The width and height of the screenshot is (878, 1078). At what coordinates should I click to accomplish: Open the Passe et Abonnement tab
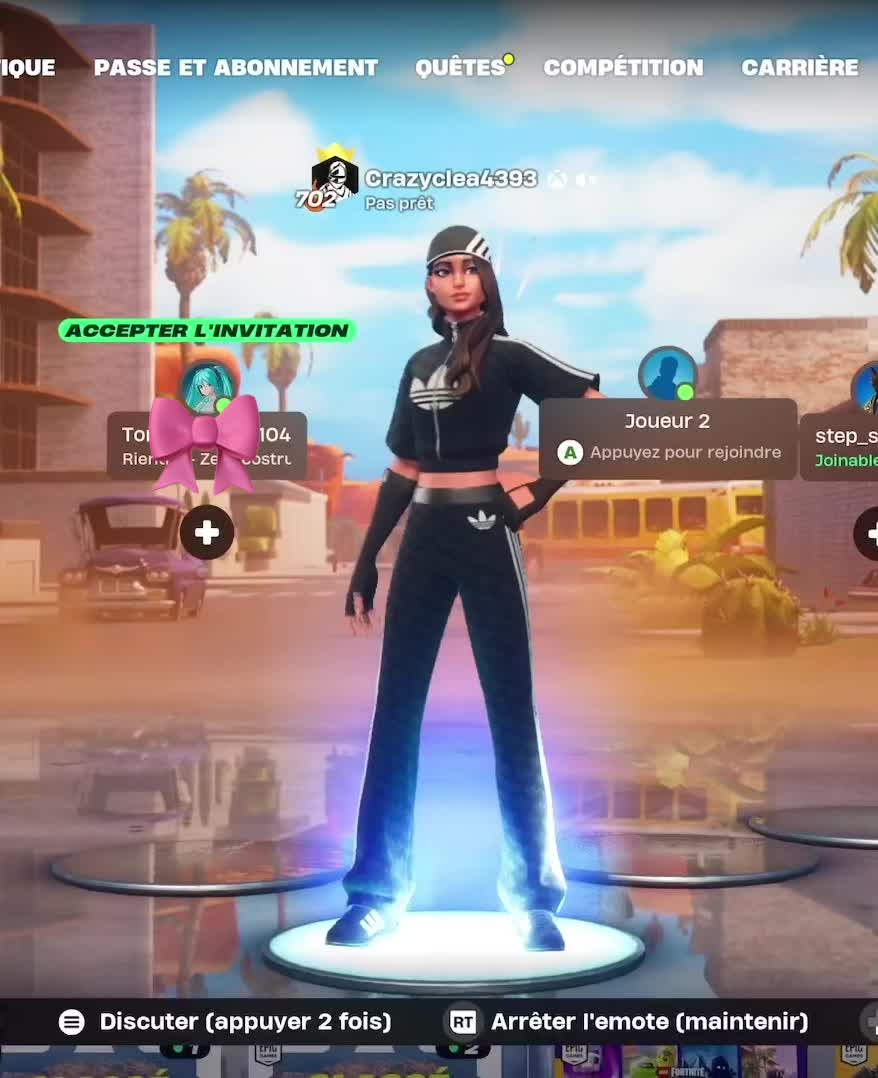236,68
